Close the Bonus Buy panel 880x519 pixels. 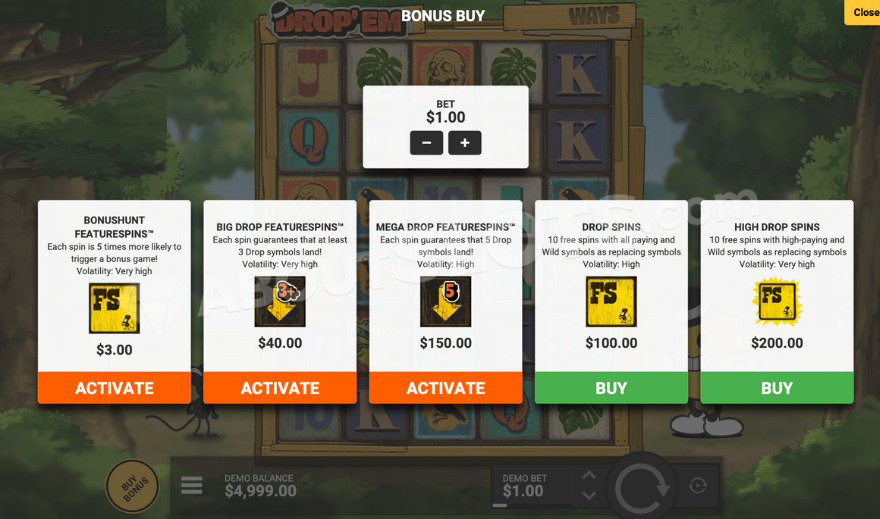[865, 13]
